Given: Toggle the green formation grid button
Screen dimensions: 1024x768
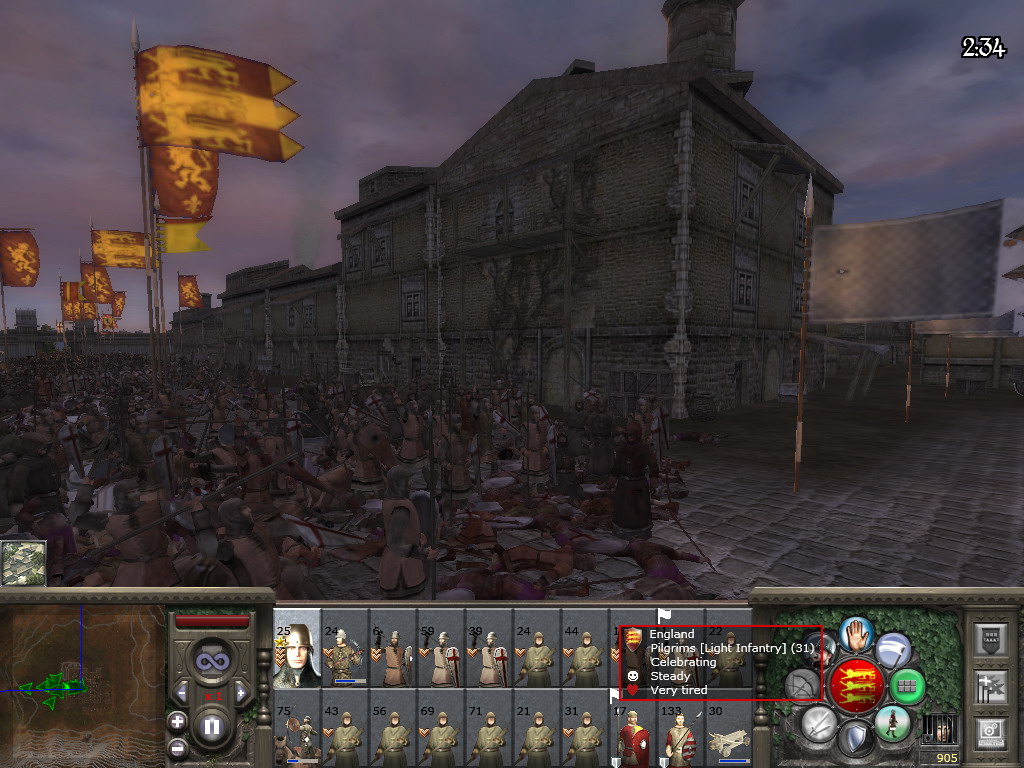Looking at the screenshot, I should coord(906,687).
